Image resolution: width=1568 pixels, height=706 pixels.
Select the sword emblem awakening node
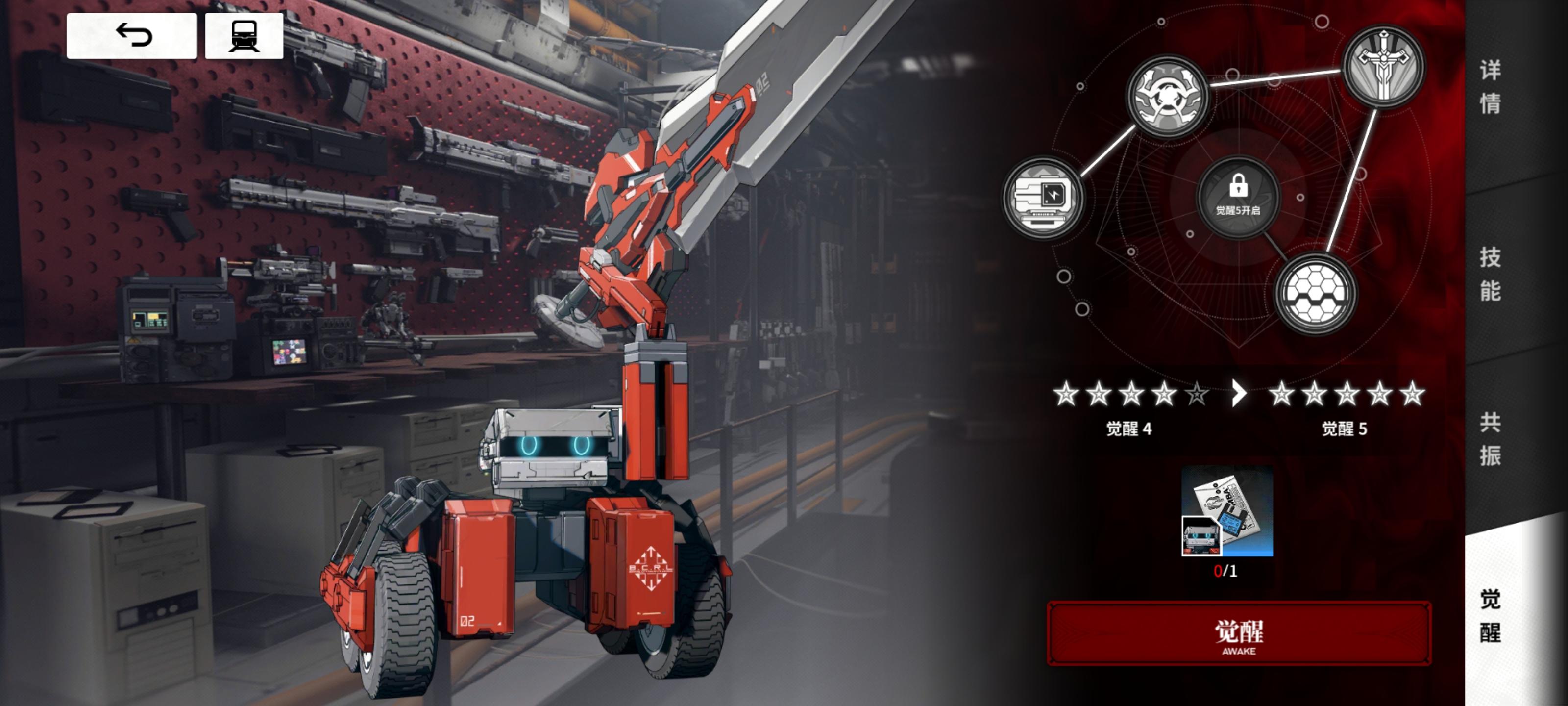pos(1383,65)
